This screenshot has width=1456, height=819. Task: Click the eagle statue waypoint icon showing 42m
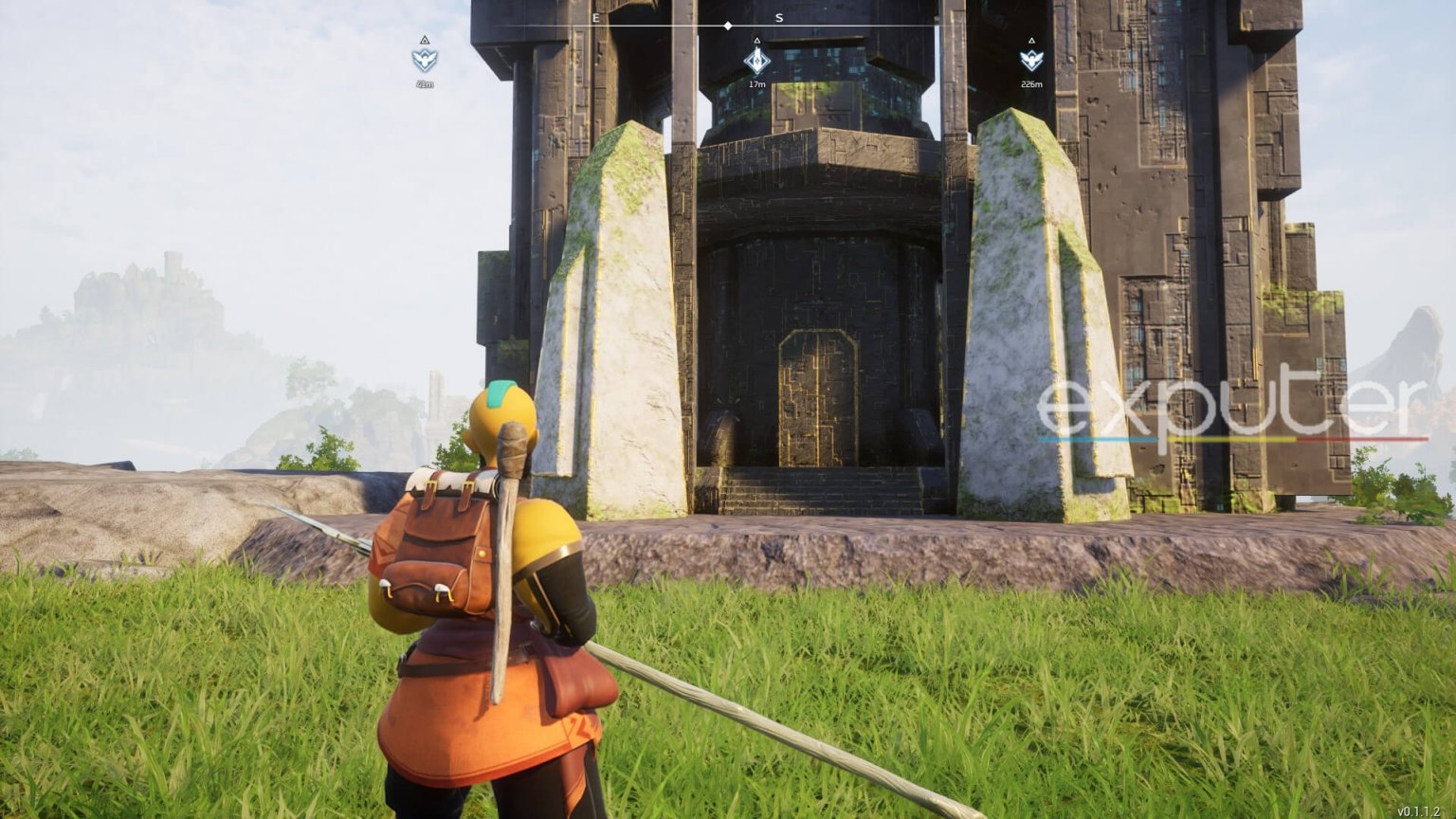coord(426,60)
